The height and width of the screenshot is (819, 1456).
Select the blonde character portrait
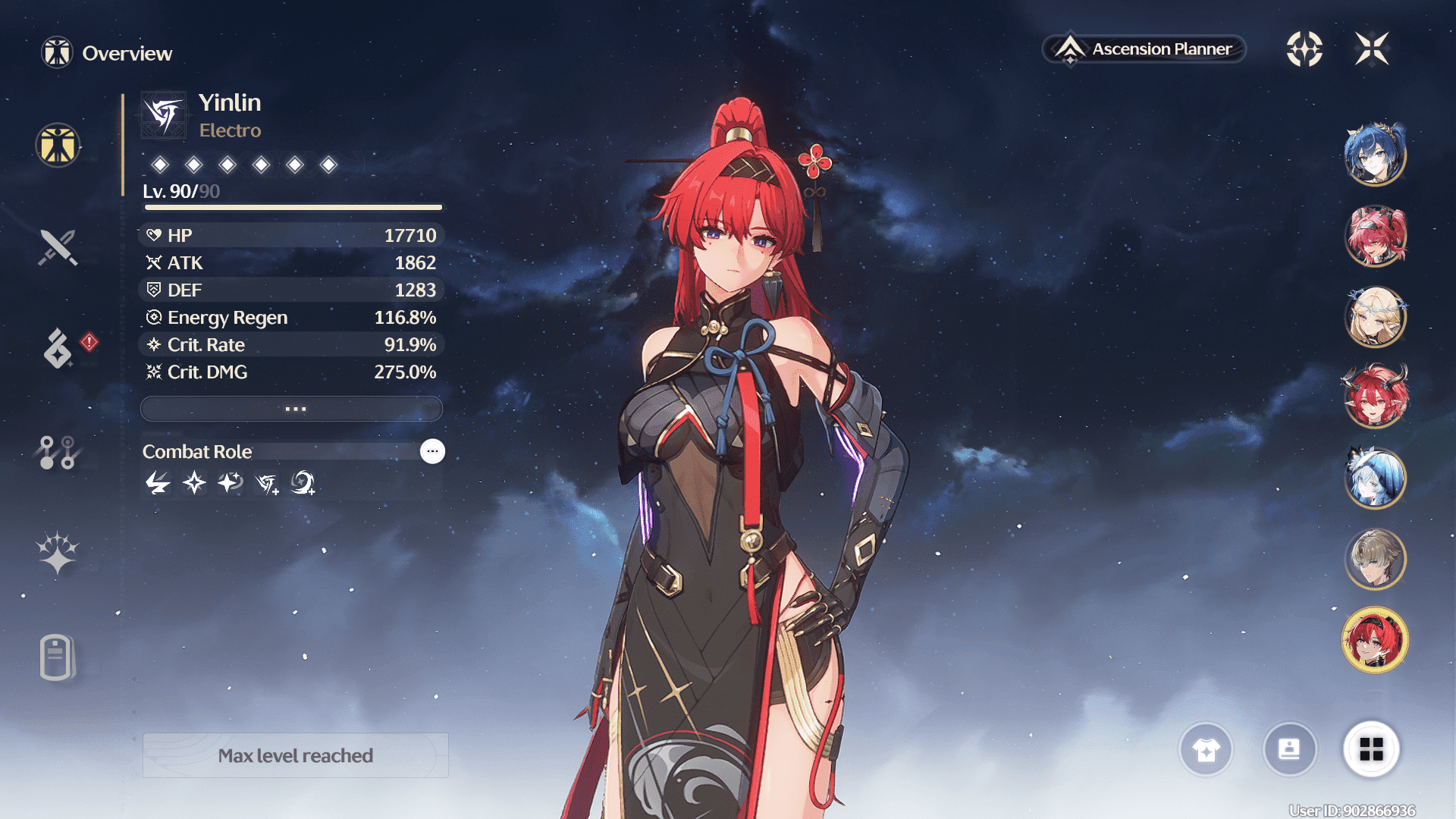pyautogui.click(x=1375, y=316)
